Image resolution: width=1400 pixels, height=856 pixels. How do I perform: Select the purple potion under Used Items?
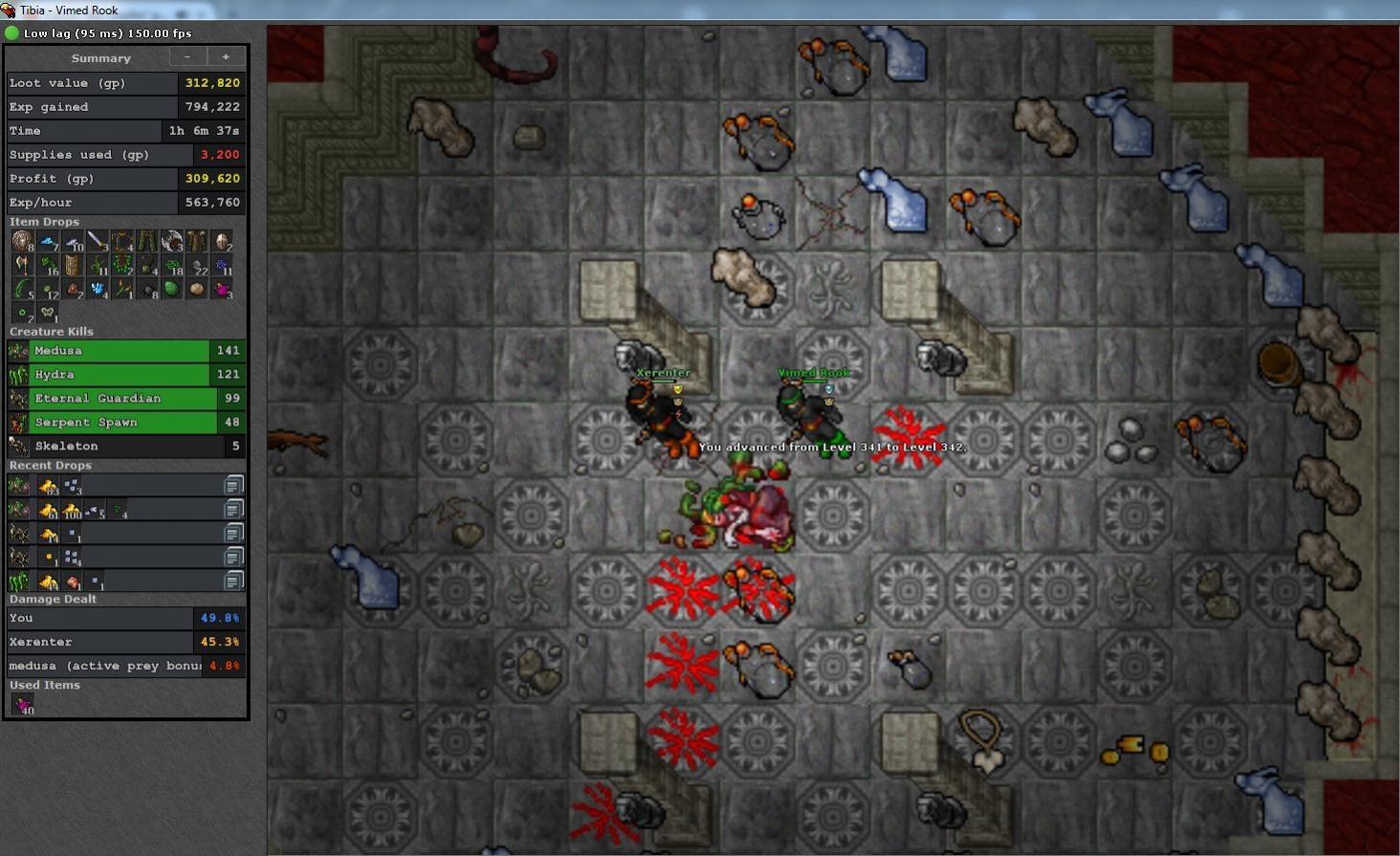tap(23, 705)
